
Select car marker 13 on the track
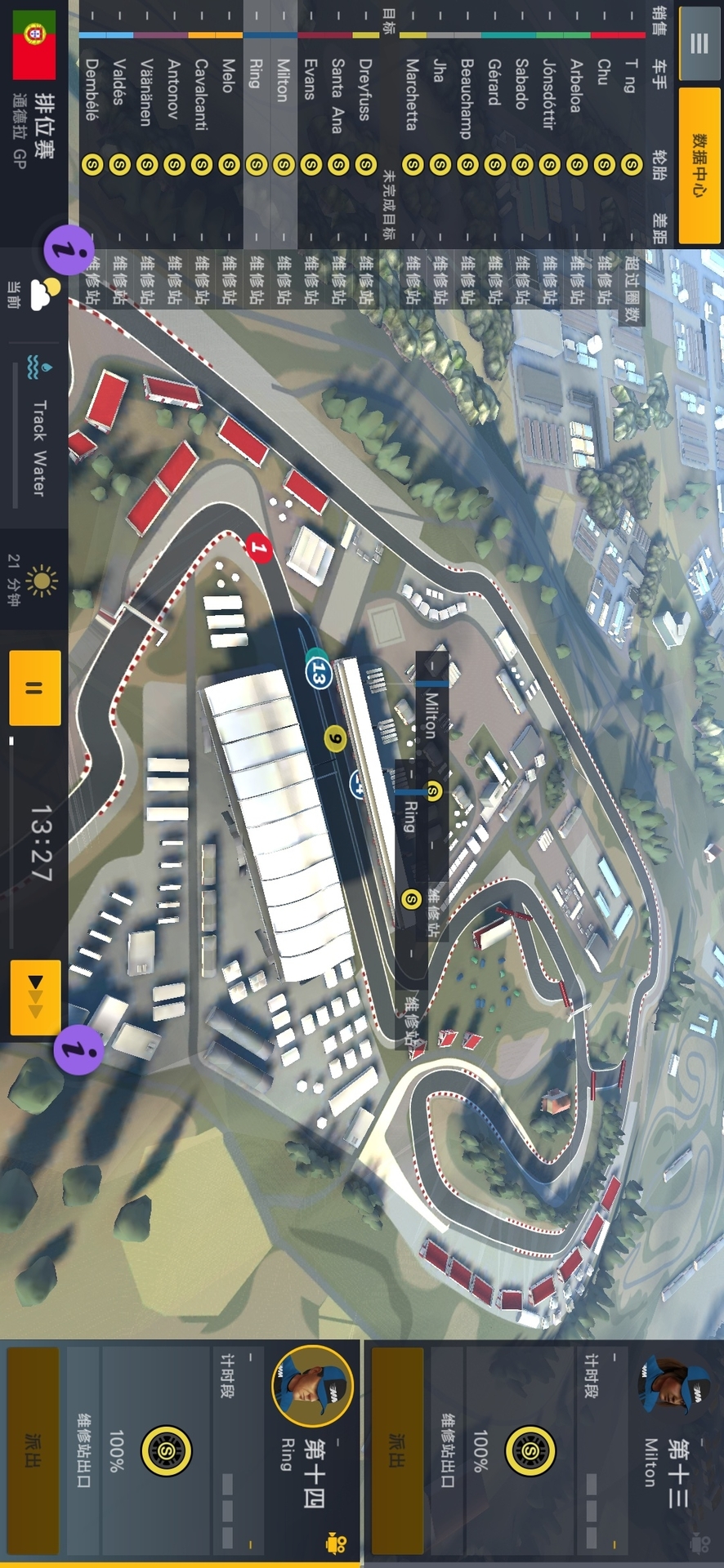click(x=319, y=674)
